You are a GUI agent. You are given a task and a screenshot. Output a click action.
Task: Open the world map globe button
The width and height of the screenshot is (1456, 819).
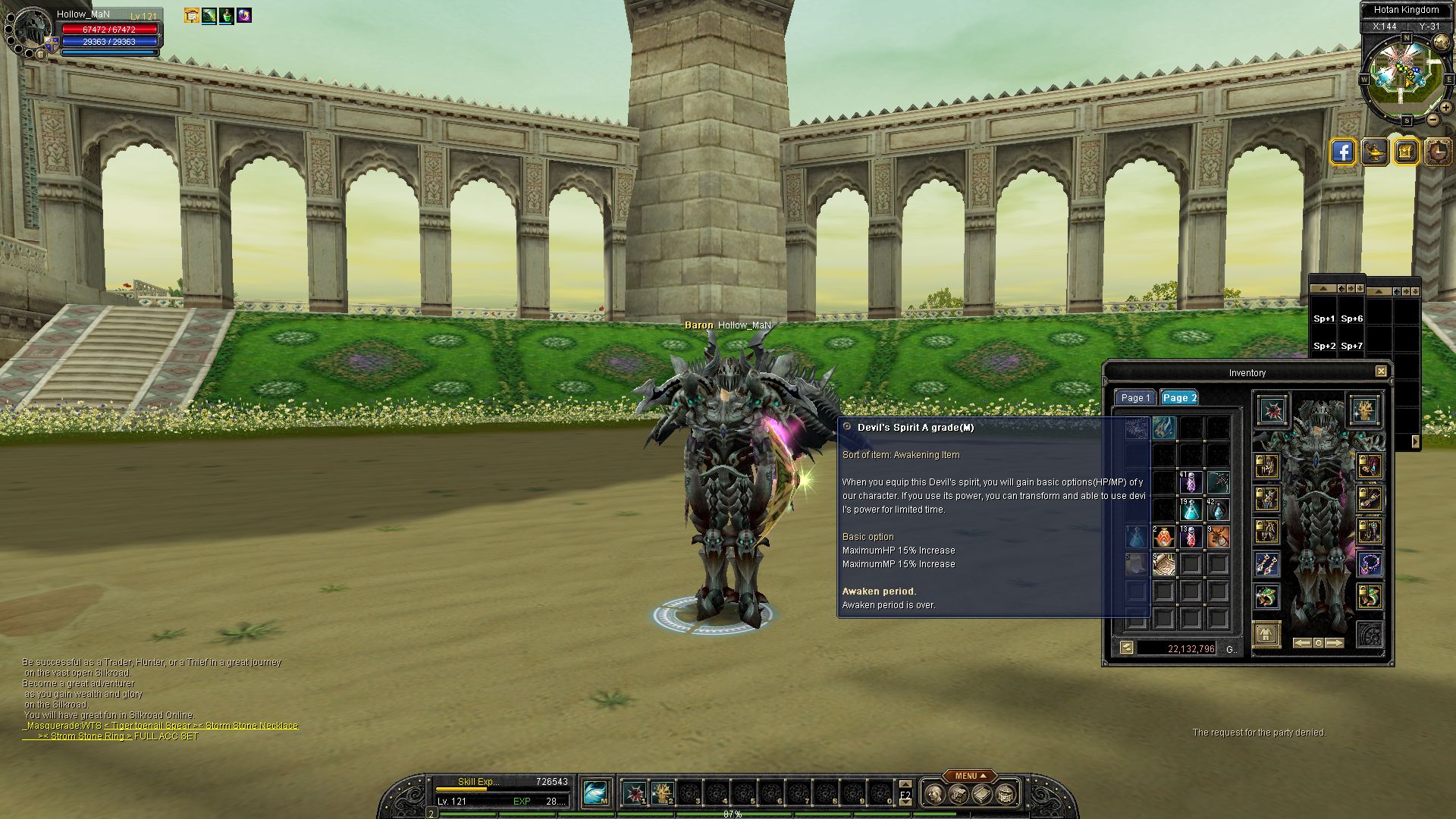(1441, 42)
